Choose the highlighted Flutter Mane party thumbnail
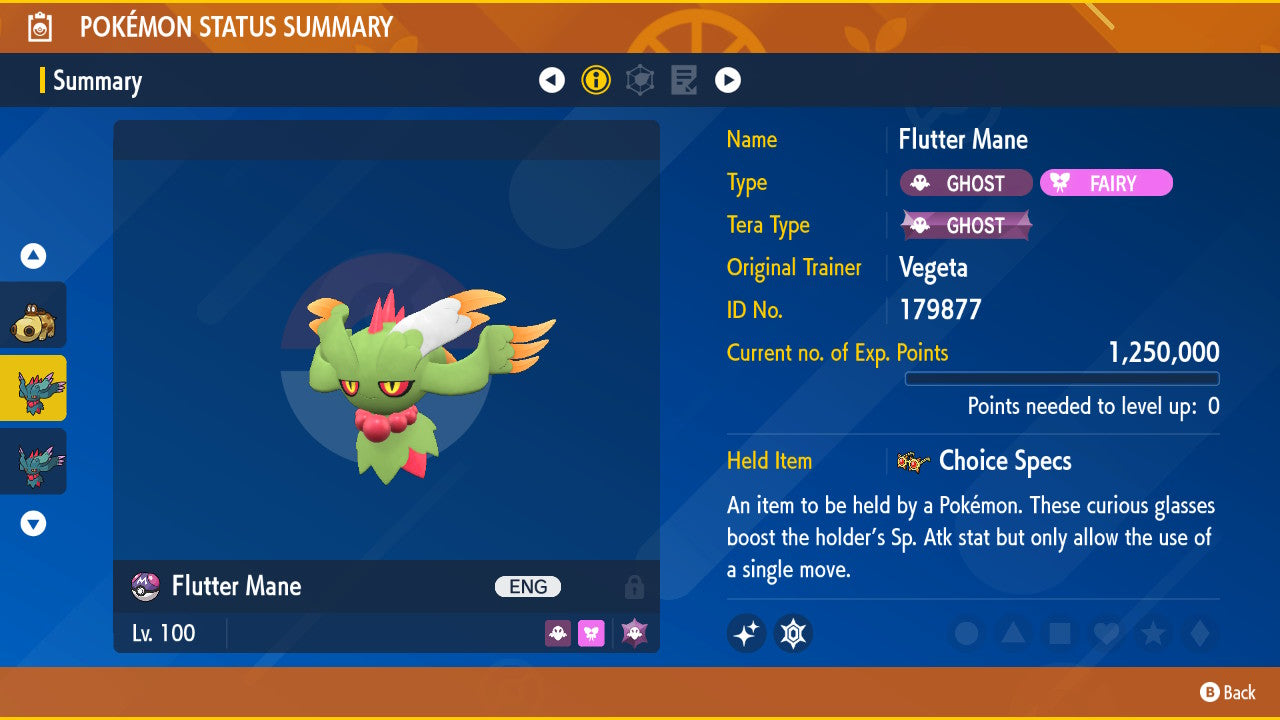This screenshot has height=720, width=1280. pyautogui.click(x=34, y=388)
